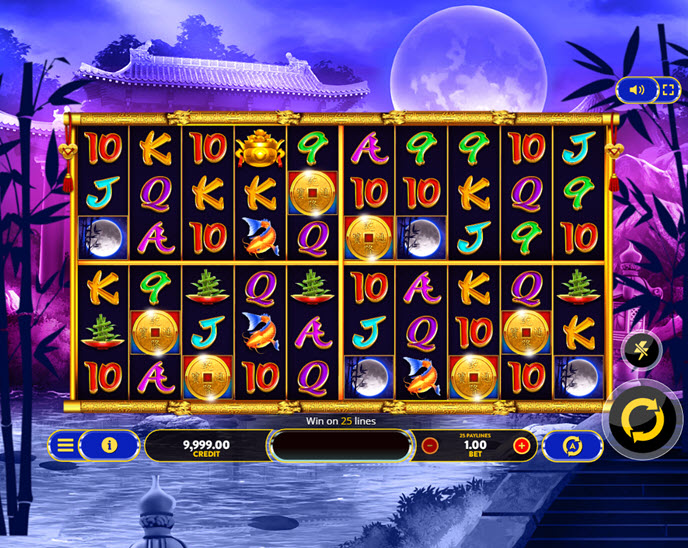Screen dimensions: 688x548
Task: Switch to fullscreen mode
Action: 667,89
